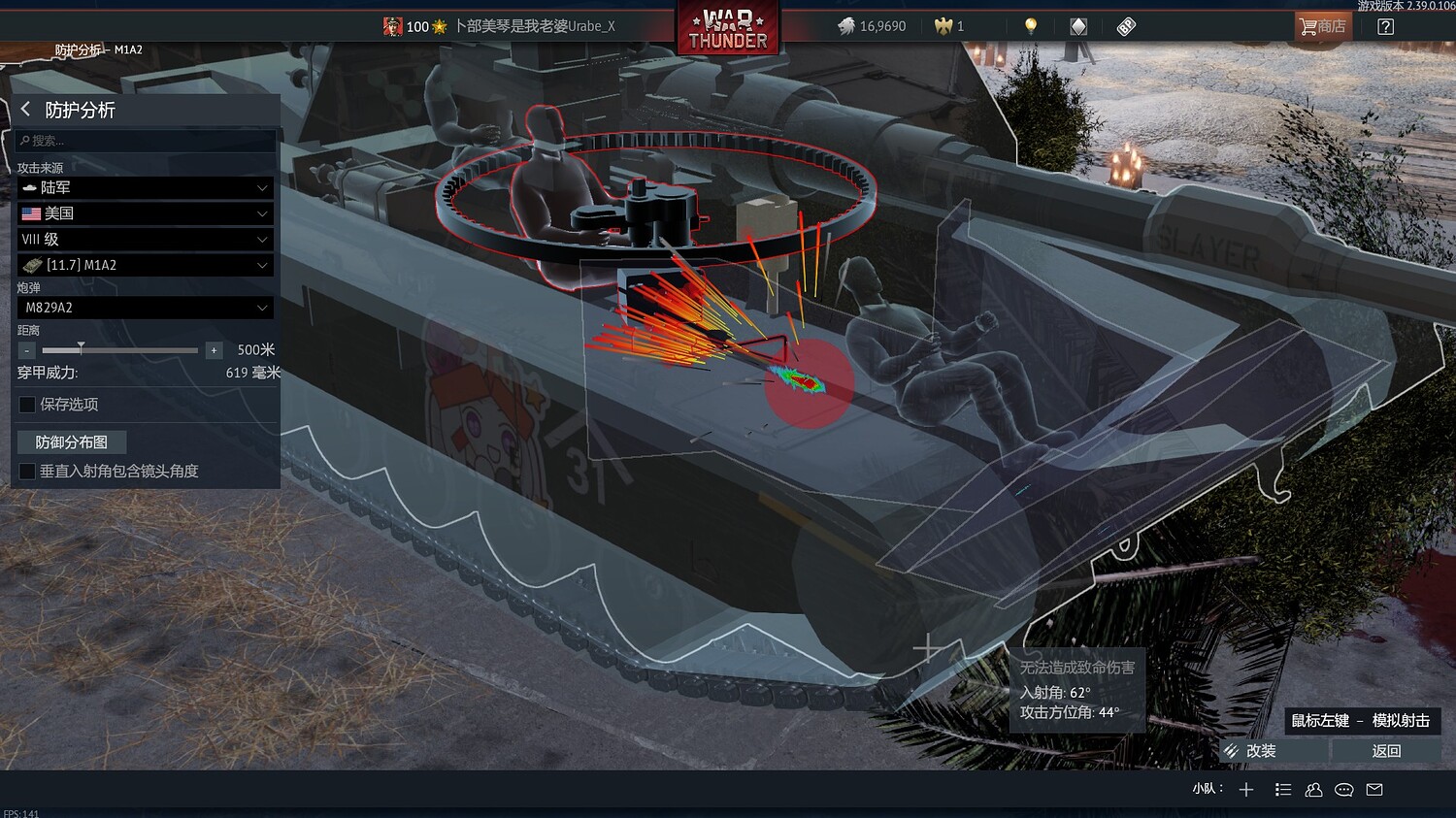This screenshot has height=818, width=1456.
Task: Open the chat bubble icon
Action: [x=1343, y=789]
